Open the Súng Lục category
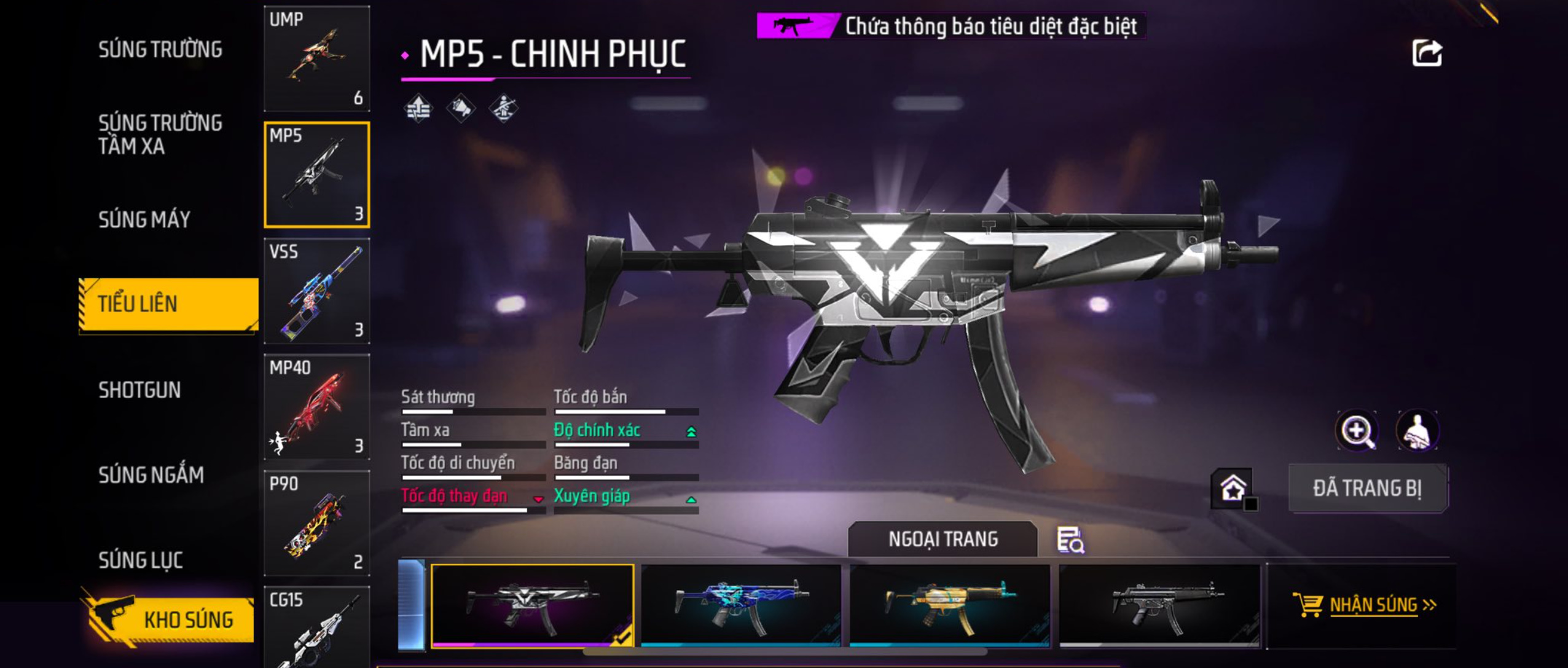The height and width of the screenshot is (668, 1568). pyautogui.click(x=141, y=559)
